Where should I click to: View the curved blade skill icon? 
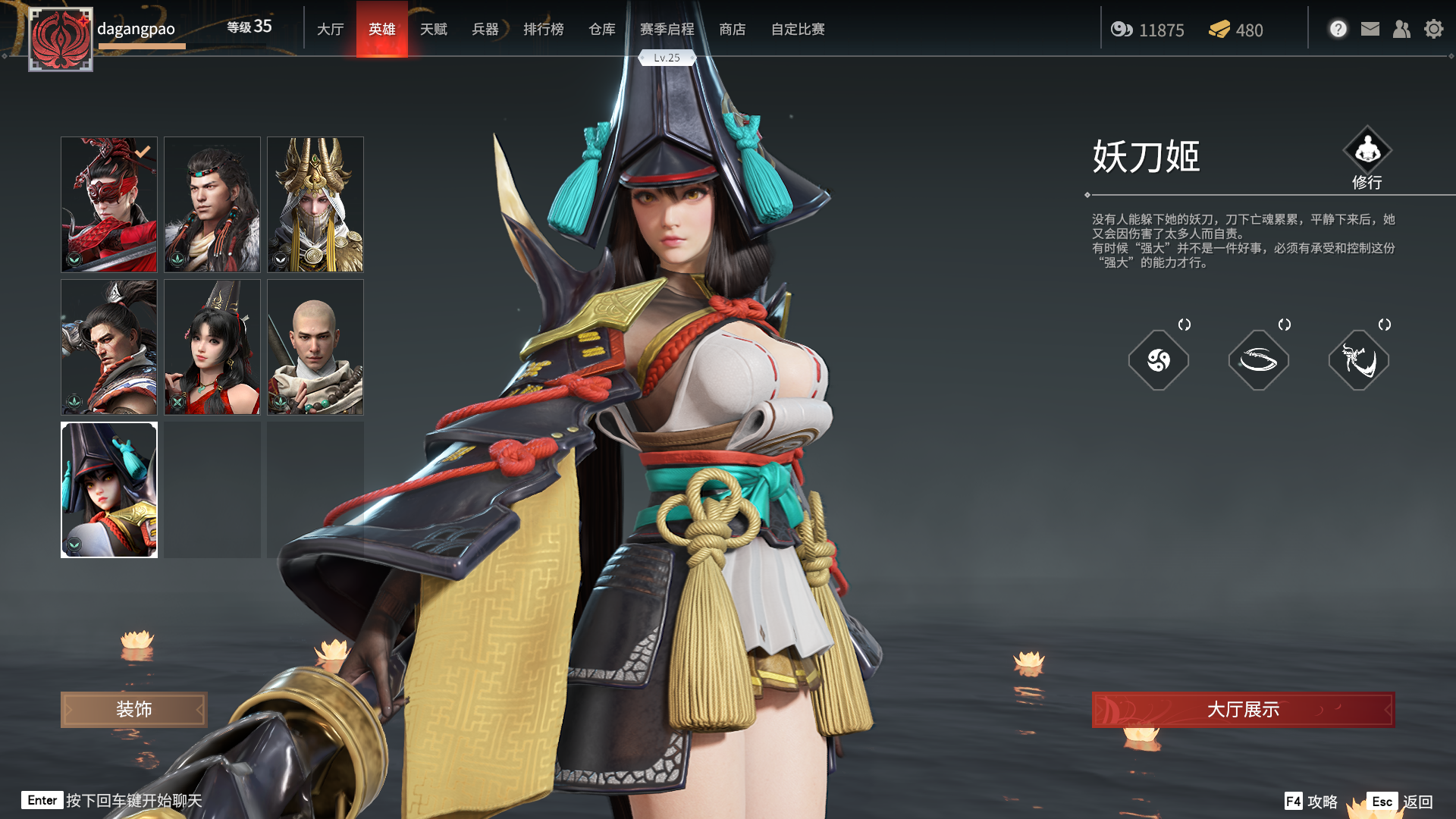coord(1259,360)
